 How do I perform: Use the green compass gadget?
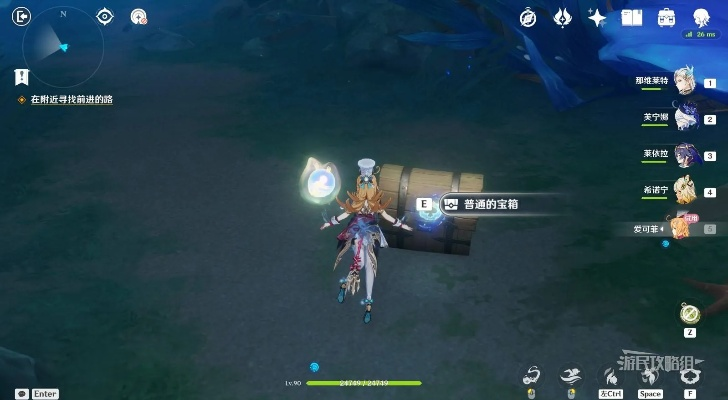point(690,313)
